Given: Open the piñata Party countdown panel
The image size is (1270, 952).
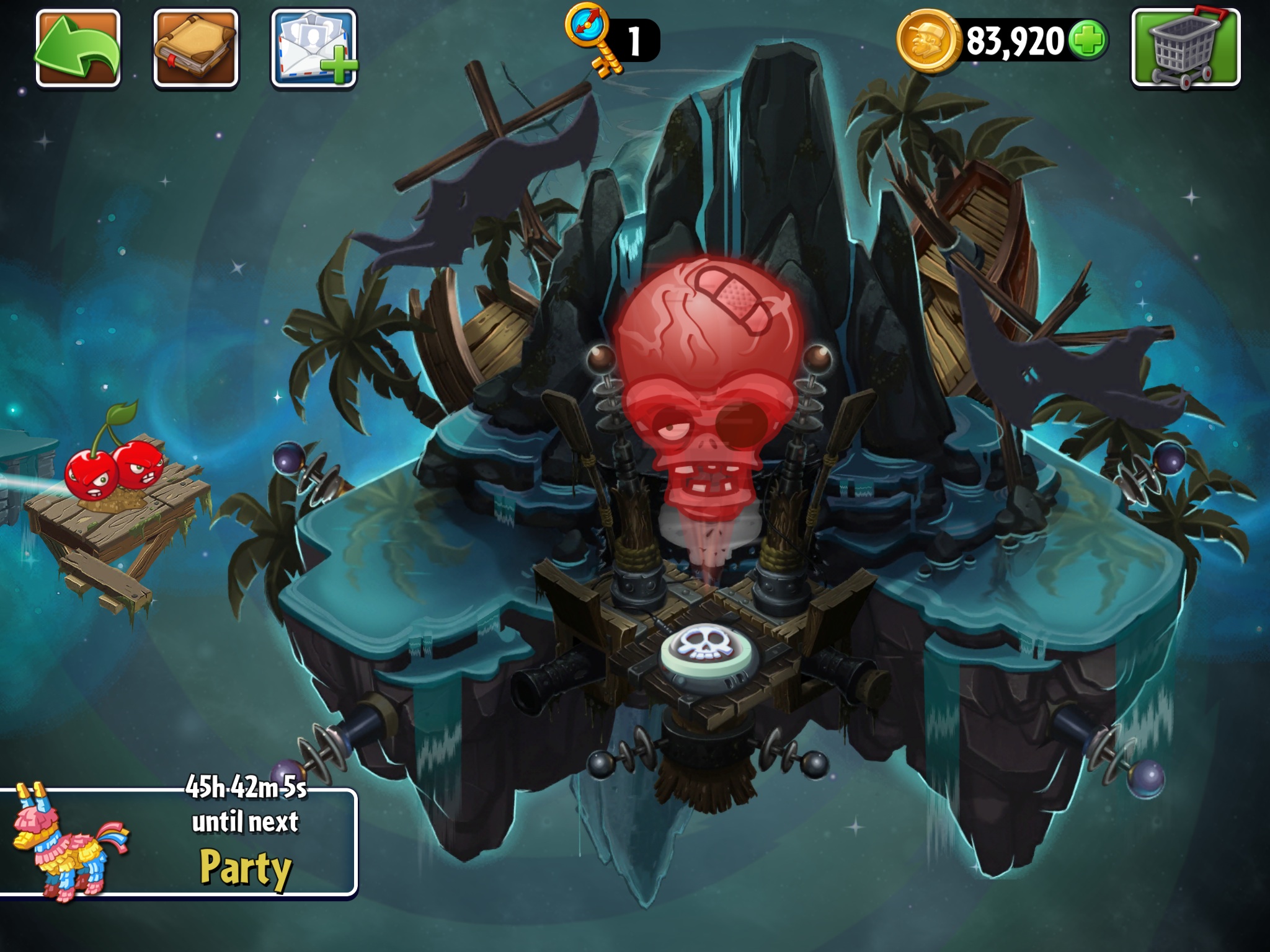Looking at the screenshot, I should point(179,842).
